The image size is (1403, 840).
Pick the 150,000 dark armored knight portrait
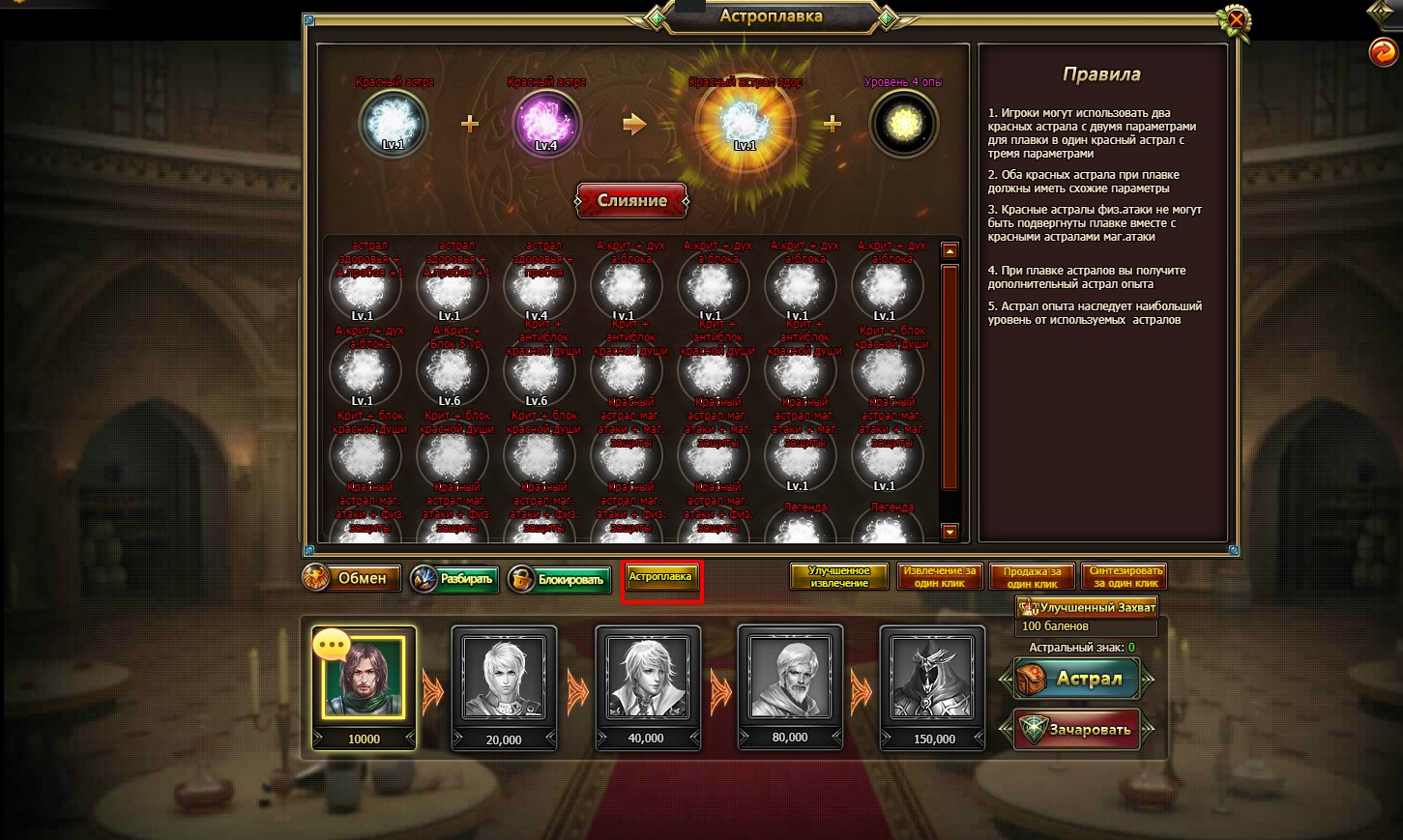click(933, 678)
